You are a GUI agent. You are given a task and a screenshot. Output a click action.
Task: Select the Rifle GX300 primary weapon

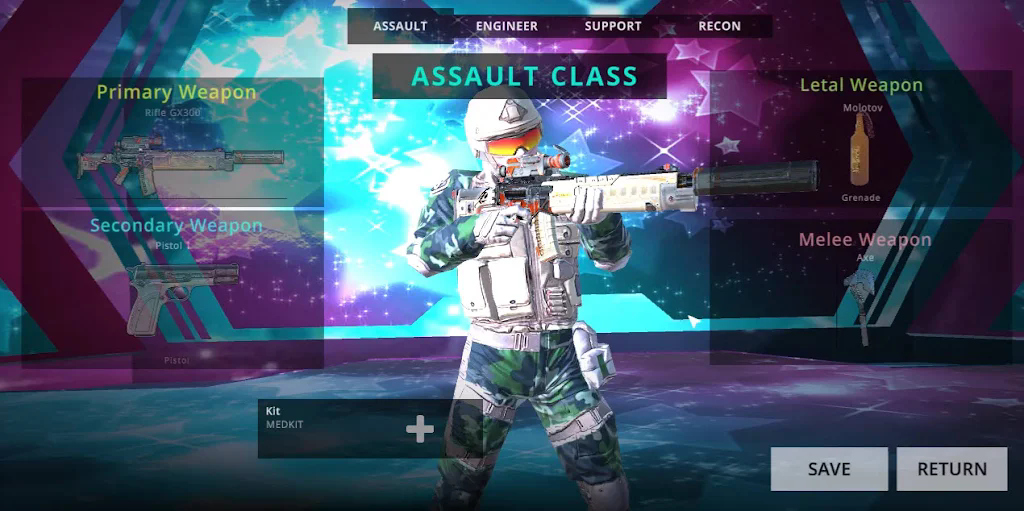[181, 162]
